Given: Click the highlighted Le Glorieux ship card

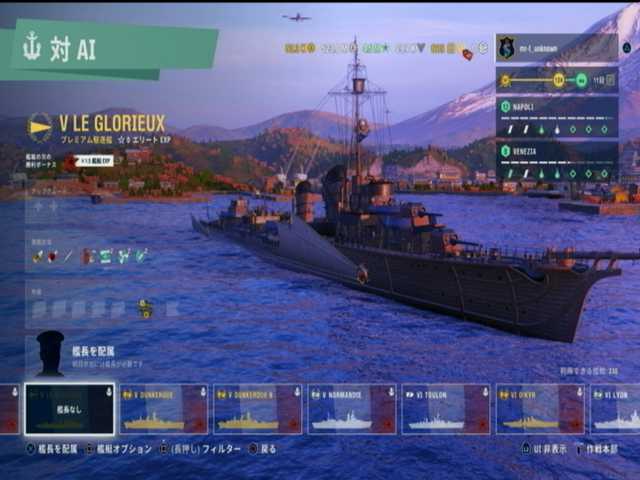Looking at the screenshot, I should (69, 409).
